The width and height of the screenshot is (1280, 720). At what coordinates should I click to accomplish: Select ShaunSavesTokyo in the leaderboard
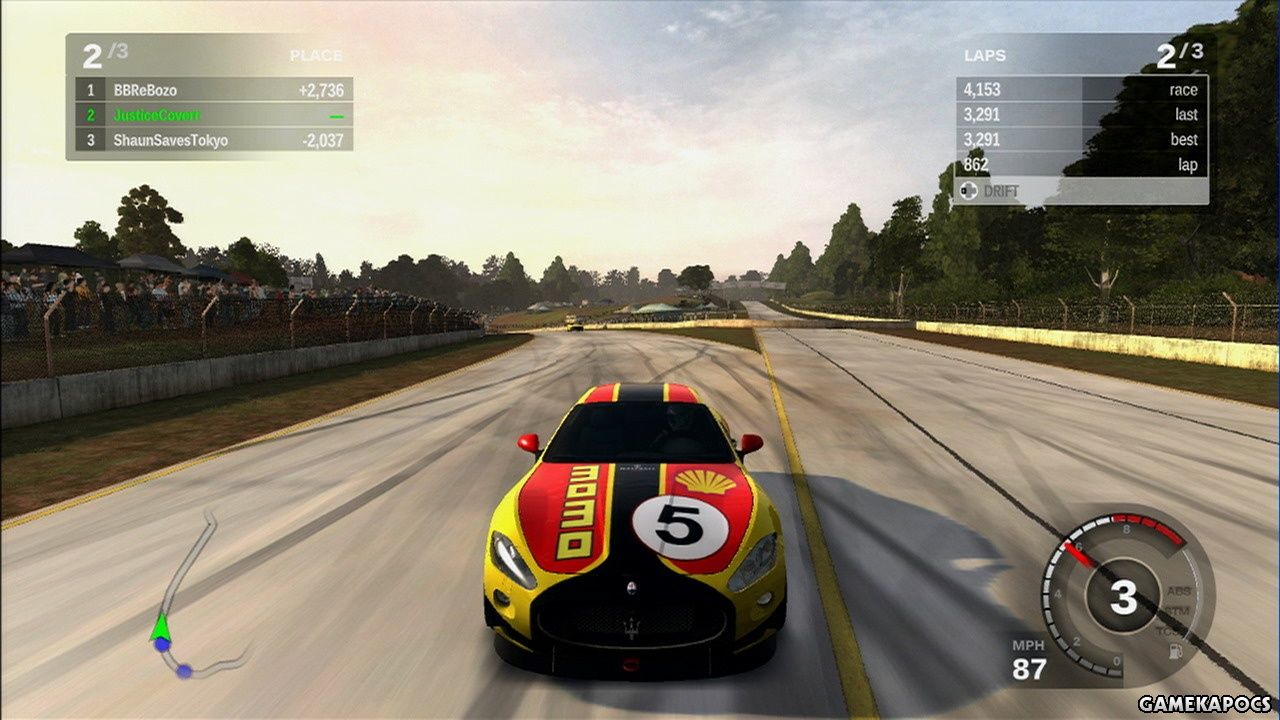coord(170,141)
